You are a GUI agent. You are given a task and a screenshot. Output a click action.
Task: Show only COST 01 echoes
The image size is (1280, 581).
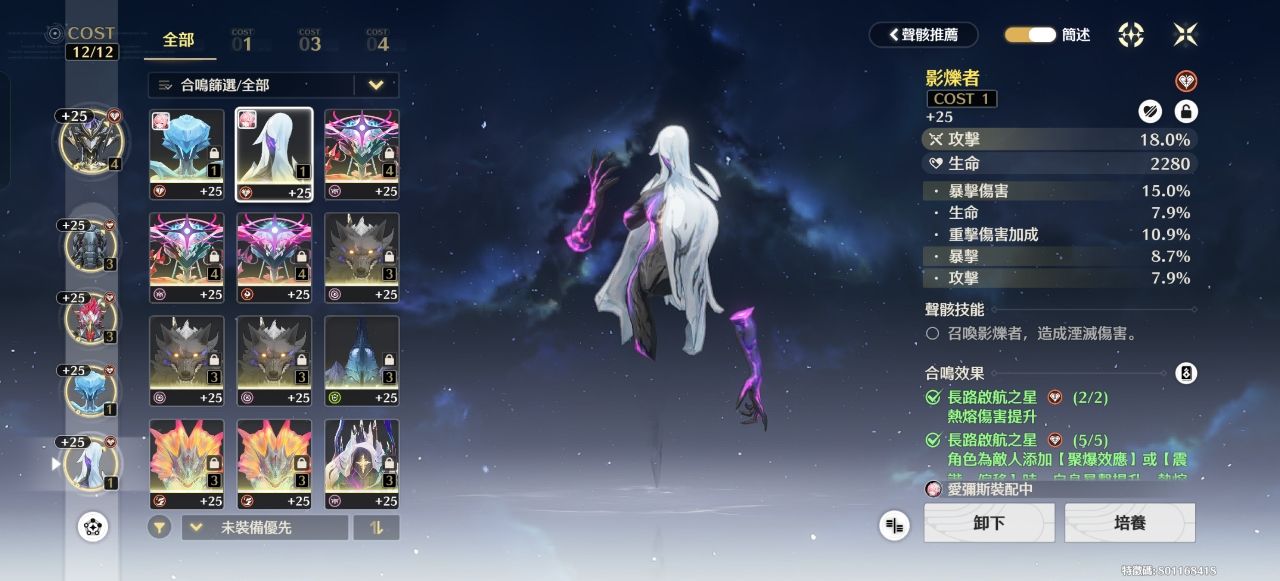coord(242,41)
